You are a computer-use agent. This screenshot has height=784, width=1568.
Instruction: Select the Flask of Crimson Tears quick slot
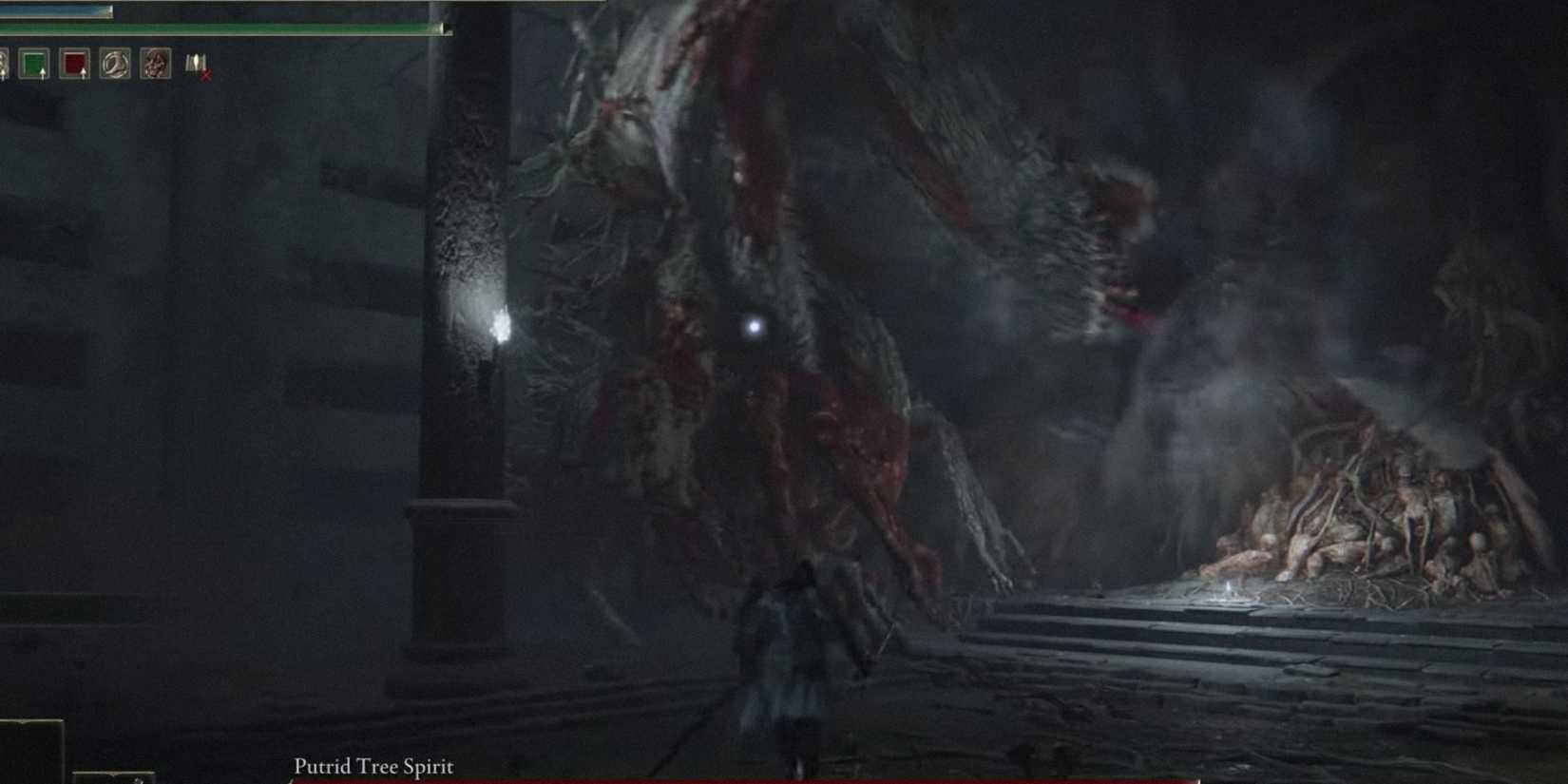tap(76, 65)
